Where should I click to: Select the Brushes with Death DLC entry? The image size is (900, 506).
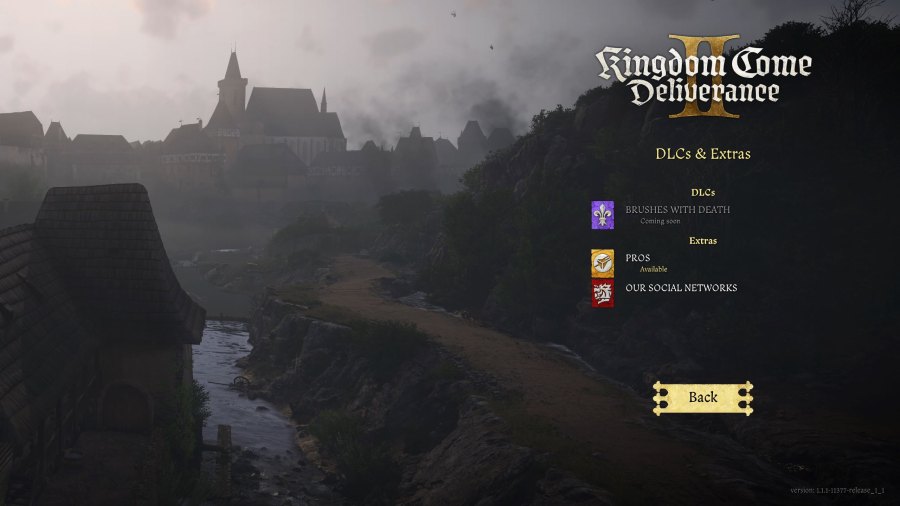(x=677, y=210)
